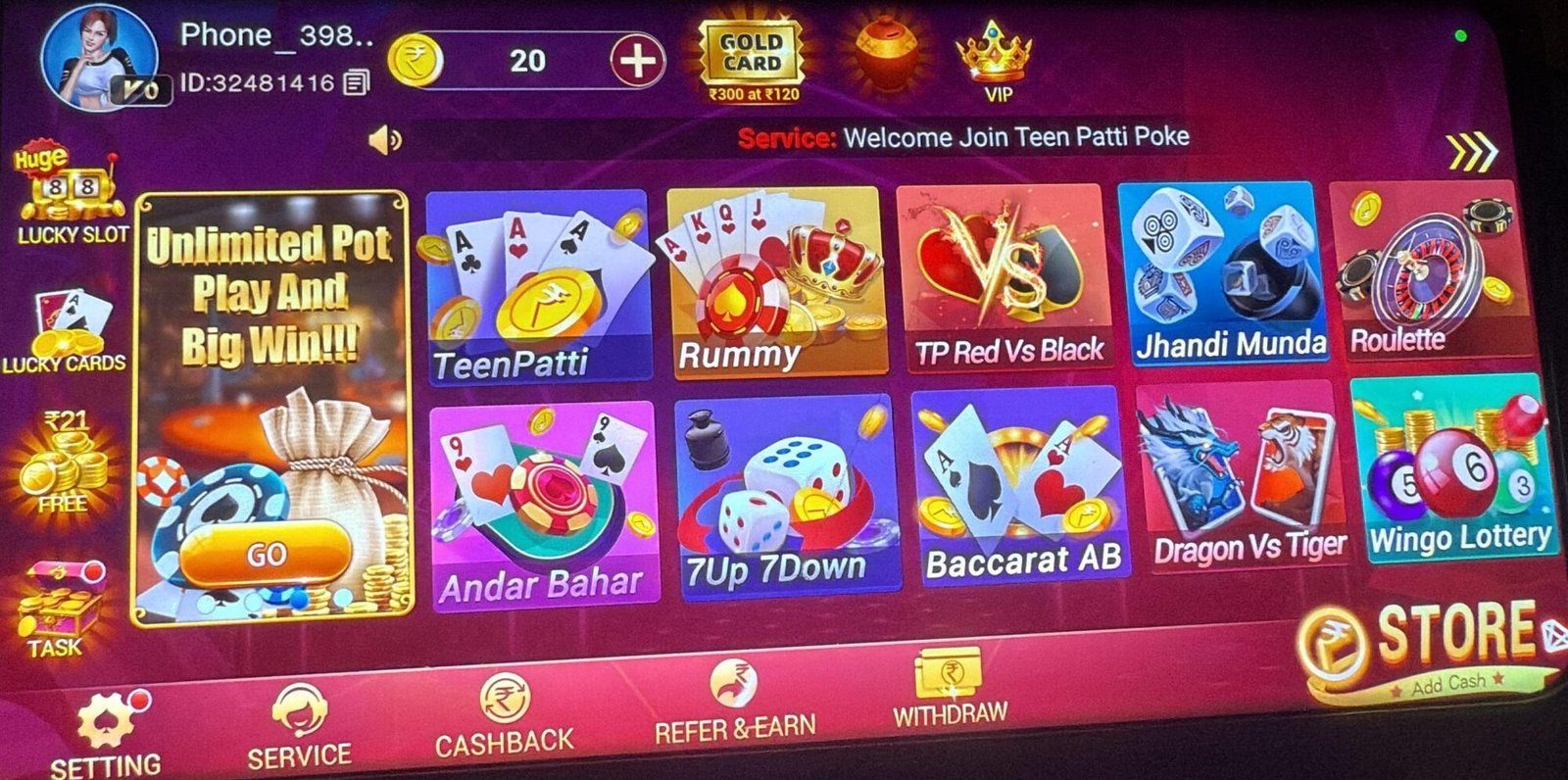Launch the TeenPatti game
The width and height of the screenshot is (1568, 780).
coord(539,284)
